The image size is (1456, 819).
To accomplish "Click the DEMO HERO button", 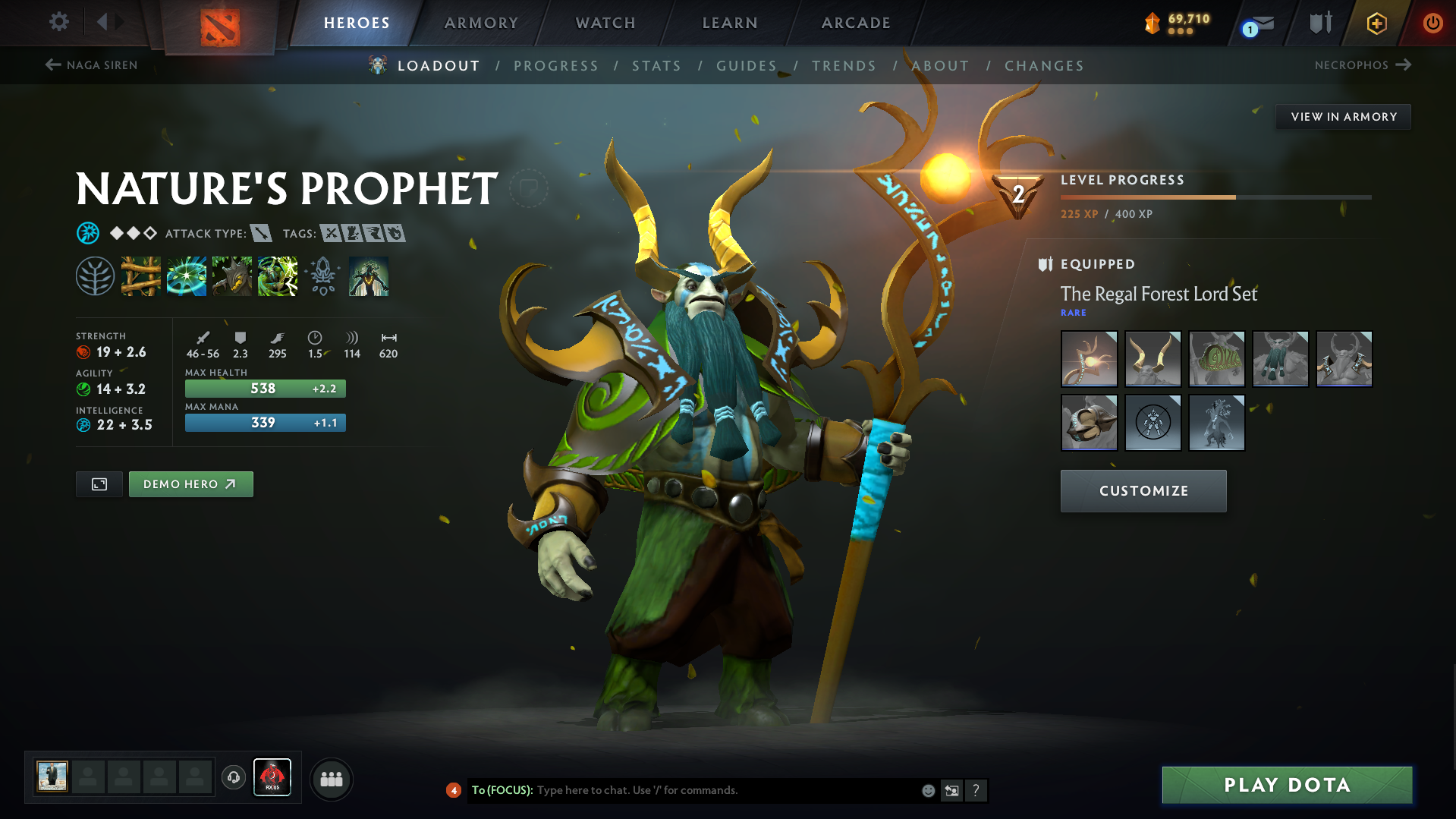I will click(x=190, y=484).
